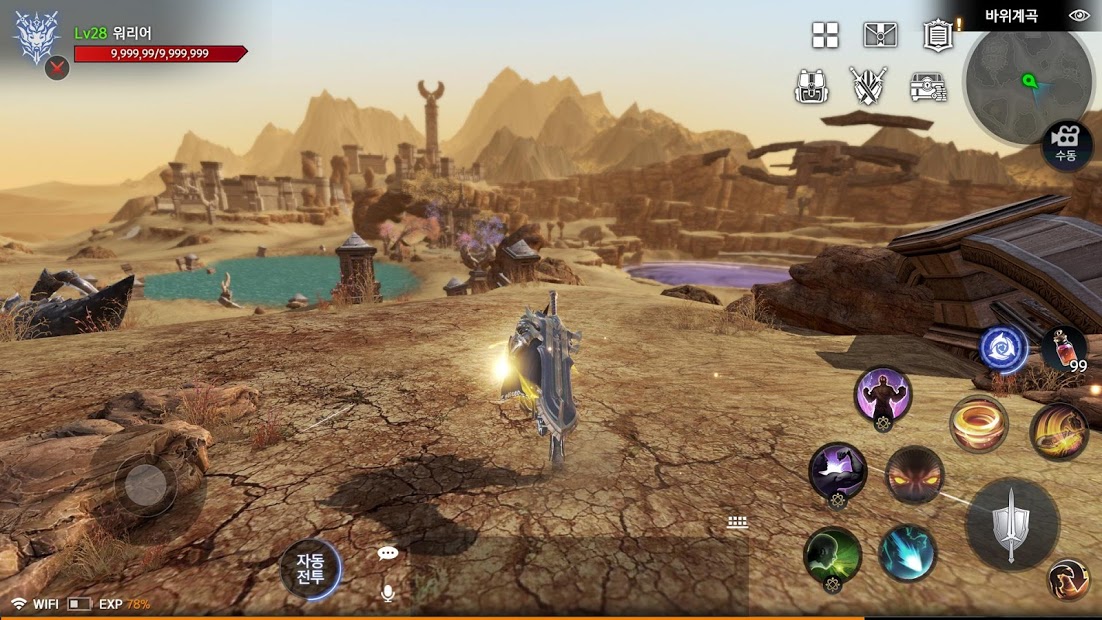Toggle the 자동전투 auto battle button

pos(310,568)
